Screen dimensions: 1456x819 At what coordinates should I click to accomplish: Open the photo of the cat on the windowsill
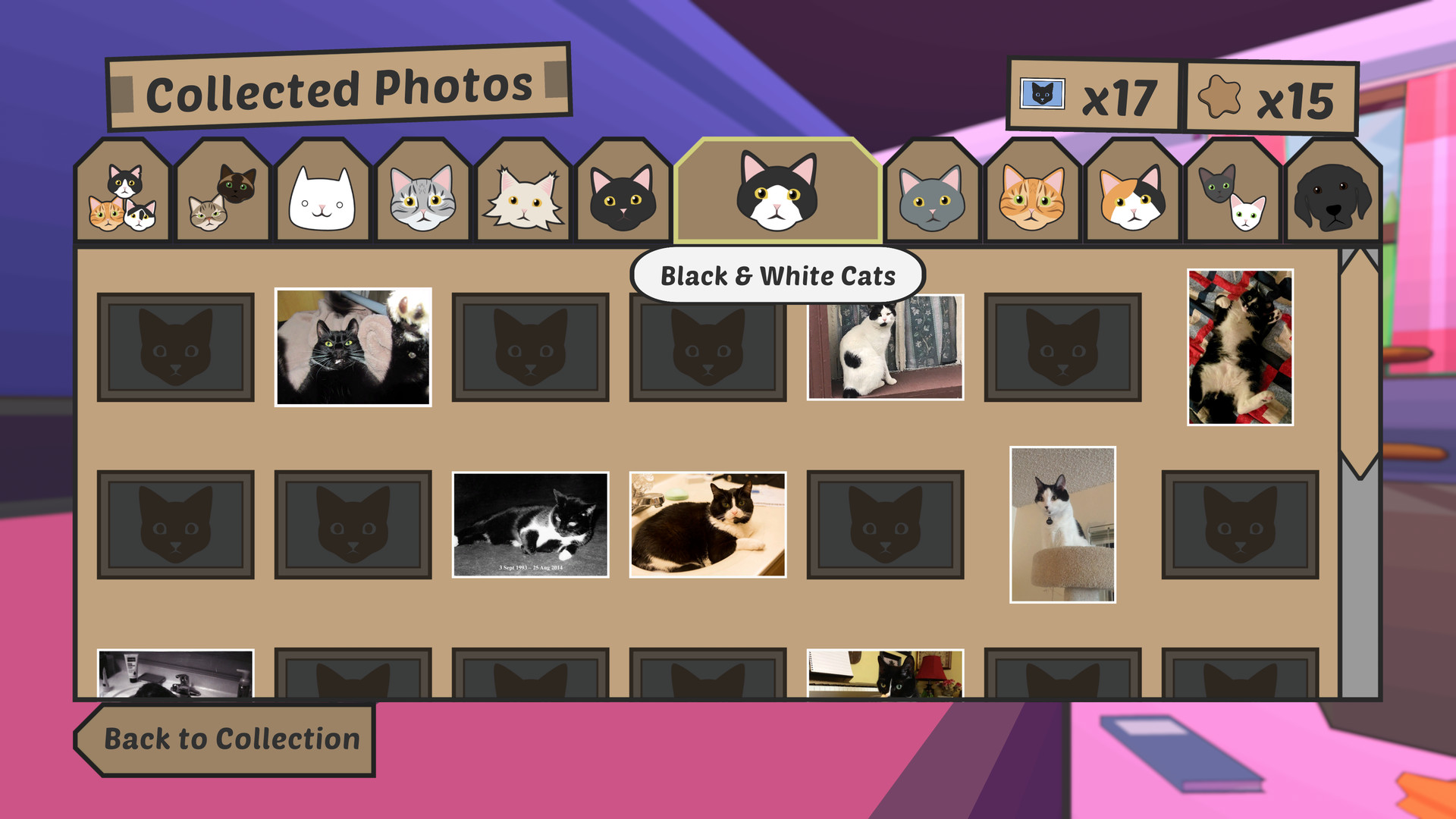pyautogui.click(x=886, y=347)
